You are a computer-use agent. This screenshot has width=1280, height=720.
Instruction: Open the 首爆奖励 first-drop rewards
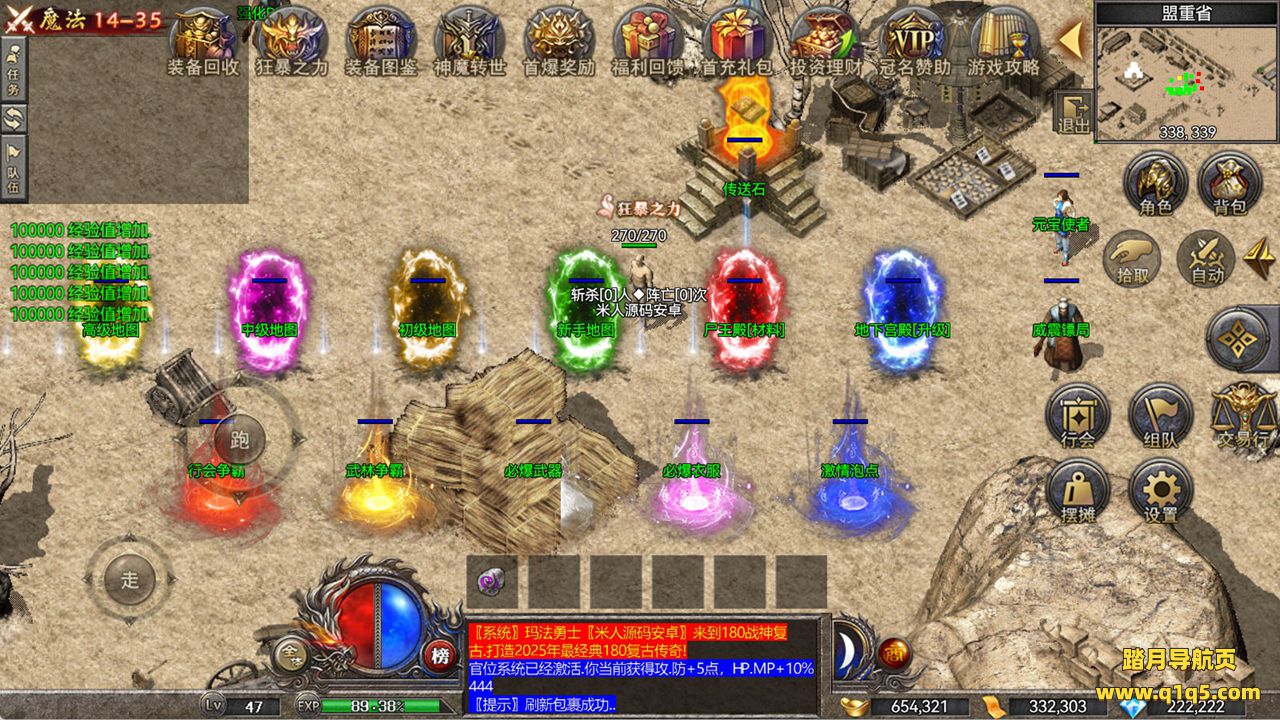tap(560, 40)
